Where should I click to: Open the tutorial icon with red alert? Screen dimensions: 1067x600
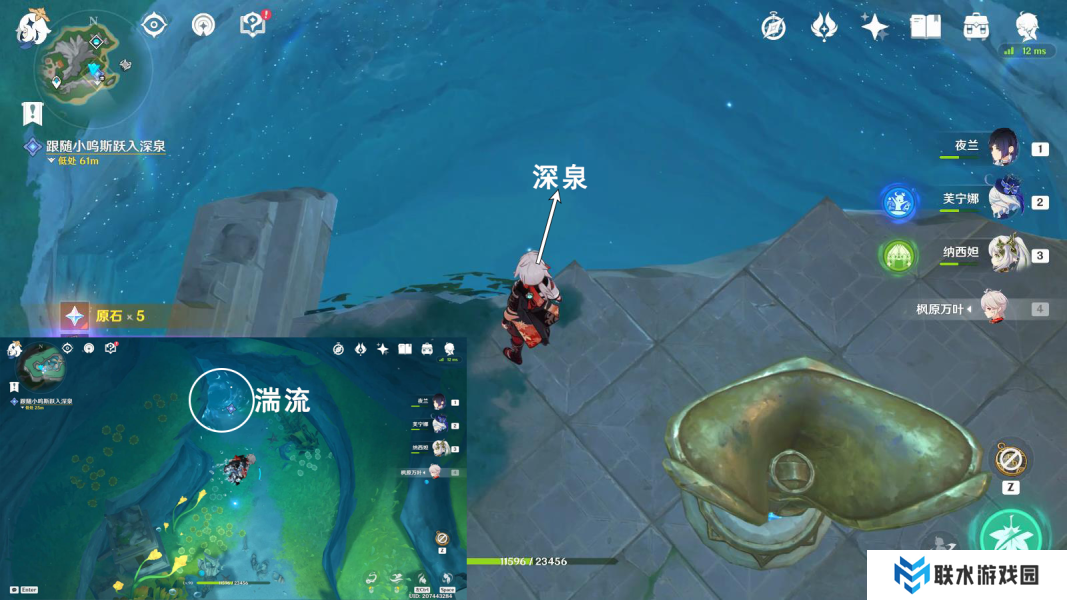(x=253, y=25)
